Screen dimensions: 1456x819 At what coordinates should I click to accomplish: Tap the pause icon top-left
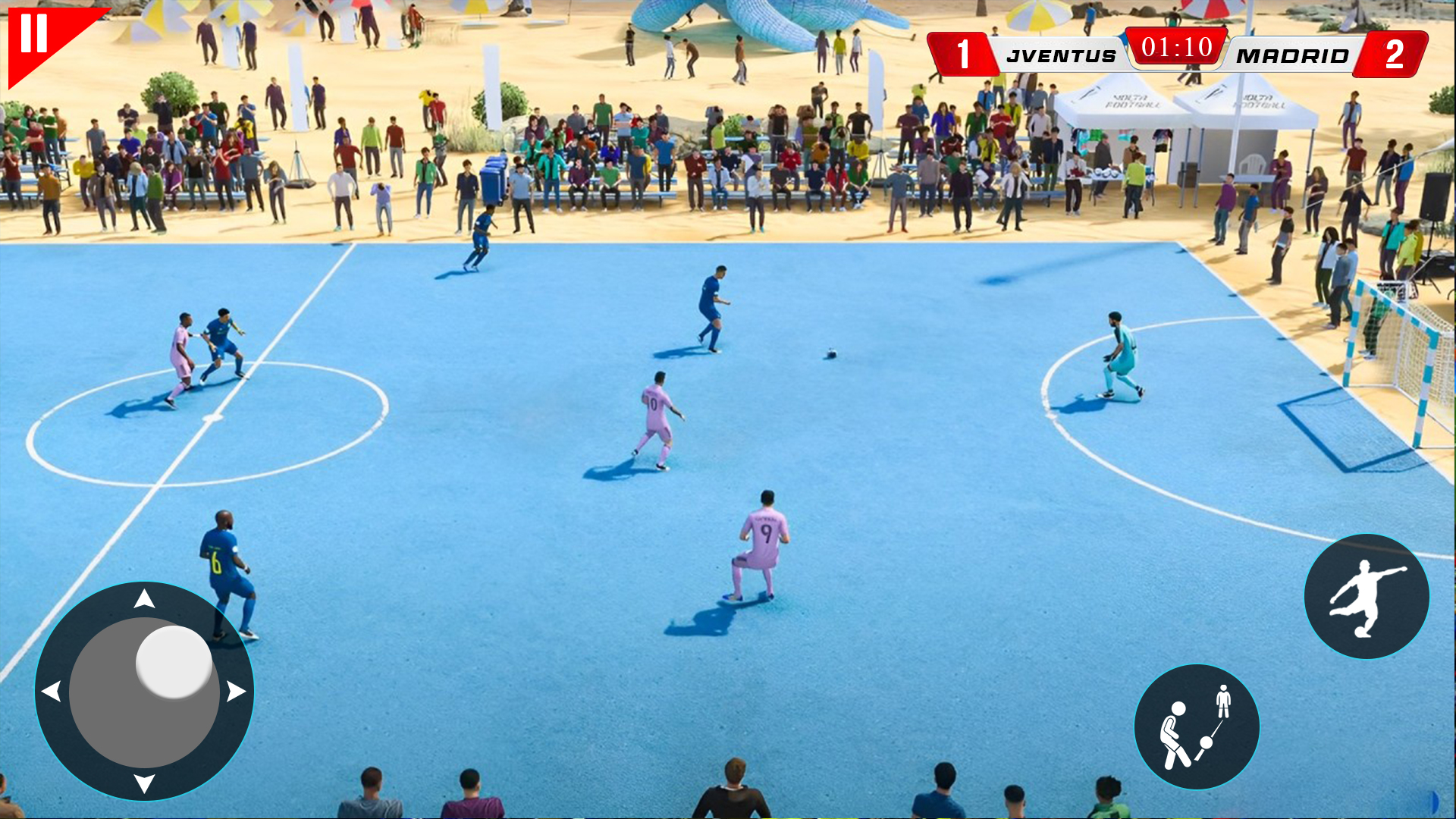[36, 32]
